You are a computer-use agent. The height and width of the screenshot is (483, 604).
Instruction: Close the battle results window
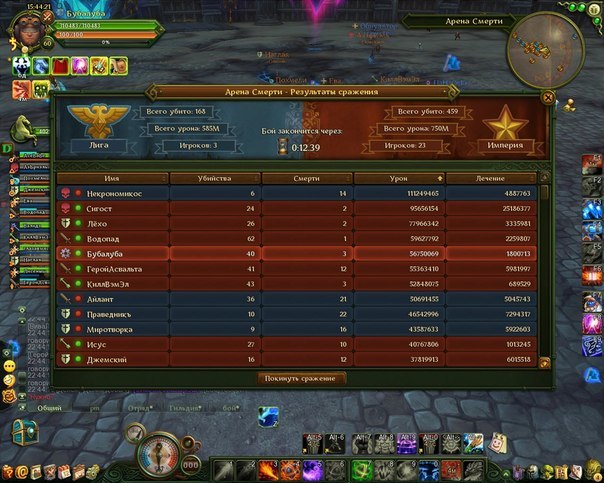pyautogui.click(x=547, y=98)
